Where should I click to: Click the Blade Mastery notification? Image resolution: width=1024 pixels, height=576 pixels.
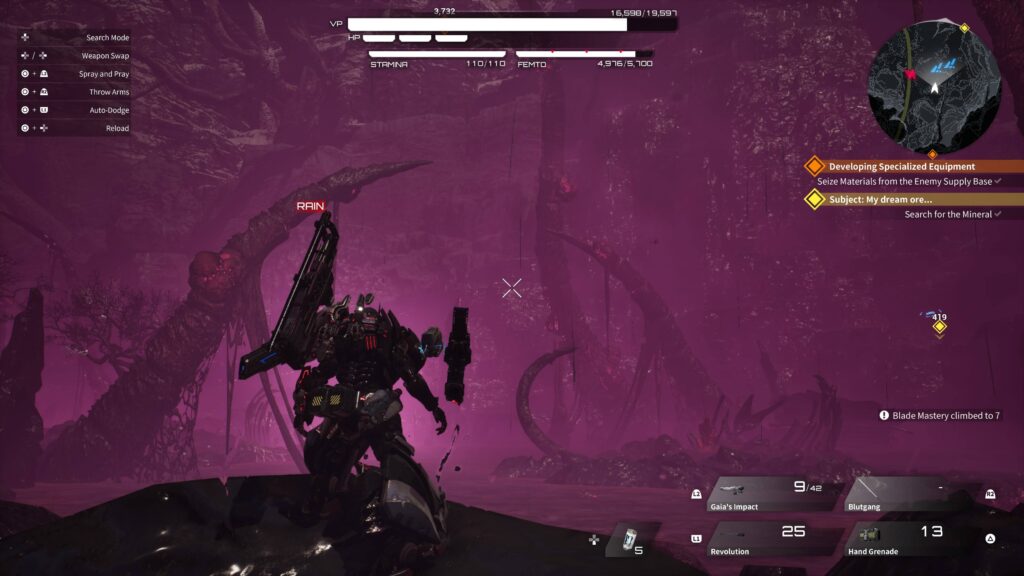point(940,415)
